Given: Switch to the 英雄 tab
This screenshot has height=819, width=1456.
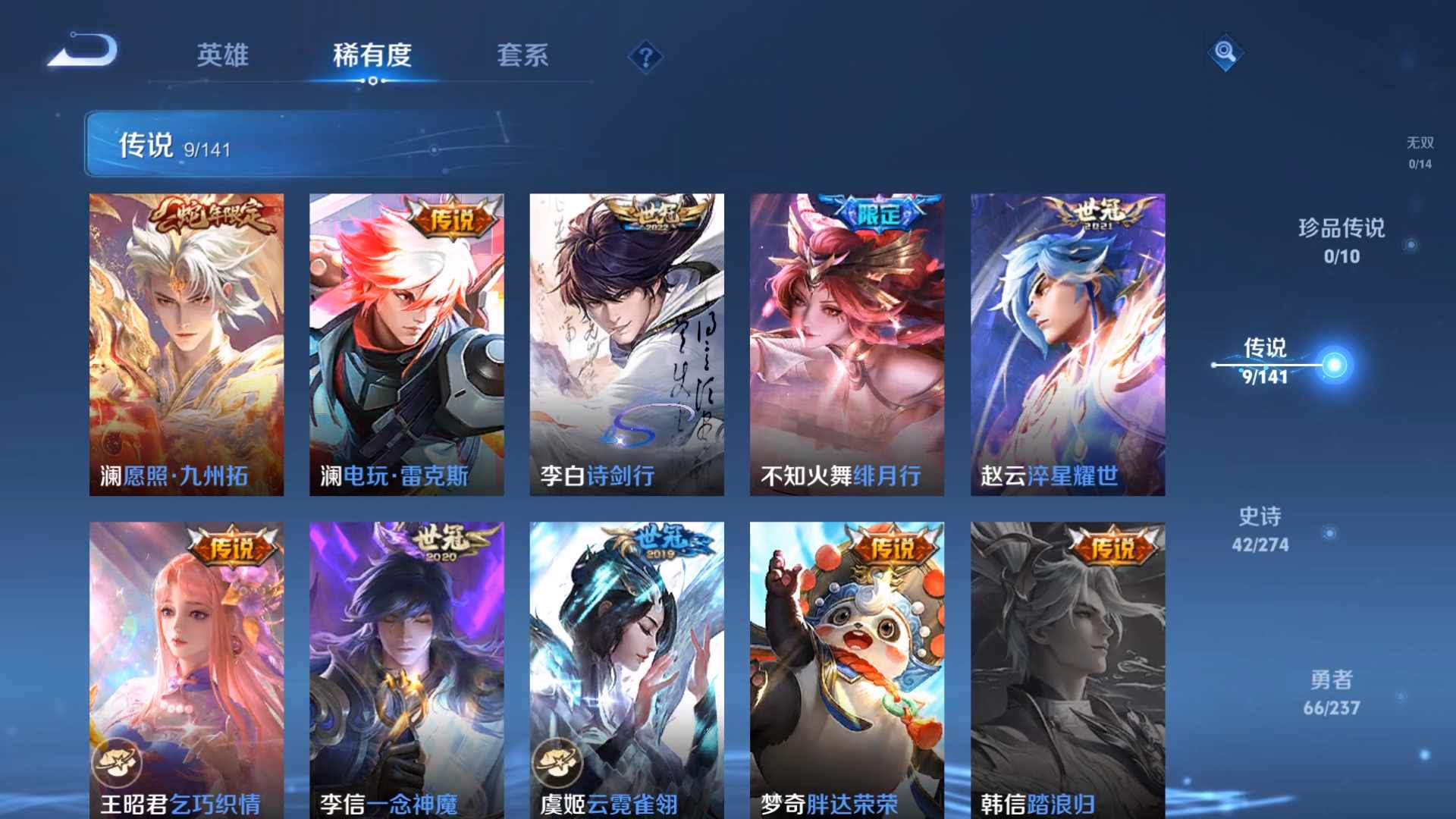Looking at the screenshot, I should [x=222, y=55].
